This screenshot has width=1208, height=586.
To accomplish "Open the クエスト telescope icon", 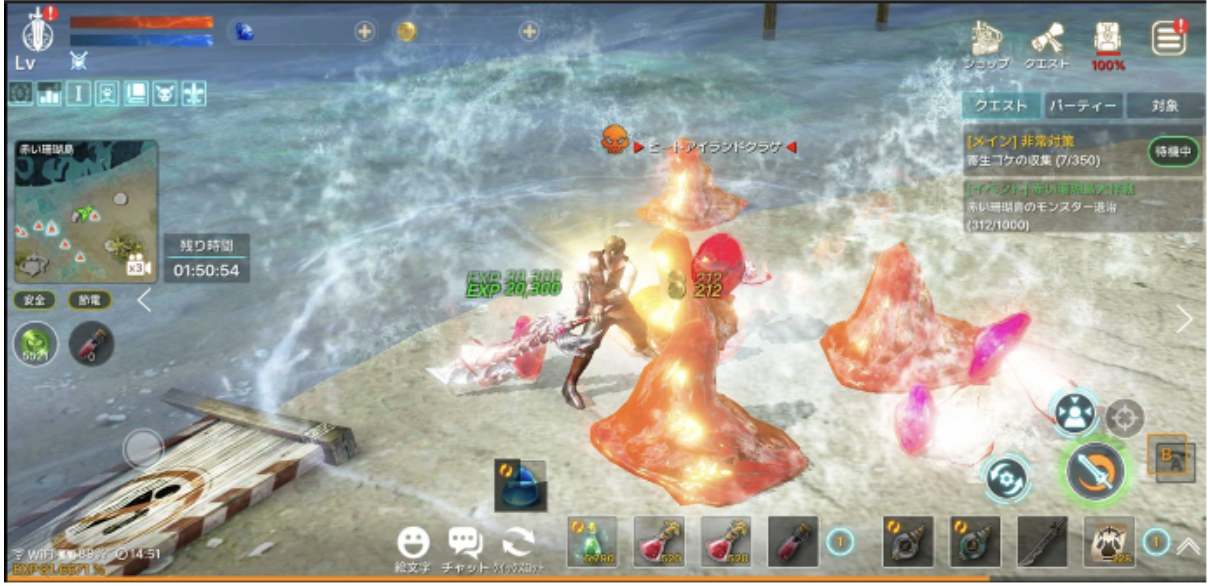I will pyautogui.click(x=1046, y=41).
